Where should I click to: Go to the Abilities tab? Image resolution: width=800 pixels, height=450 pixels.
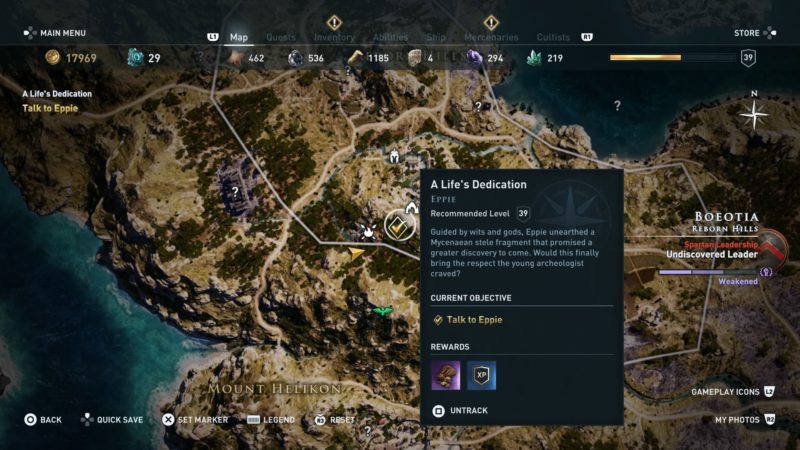390,38
